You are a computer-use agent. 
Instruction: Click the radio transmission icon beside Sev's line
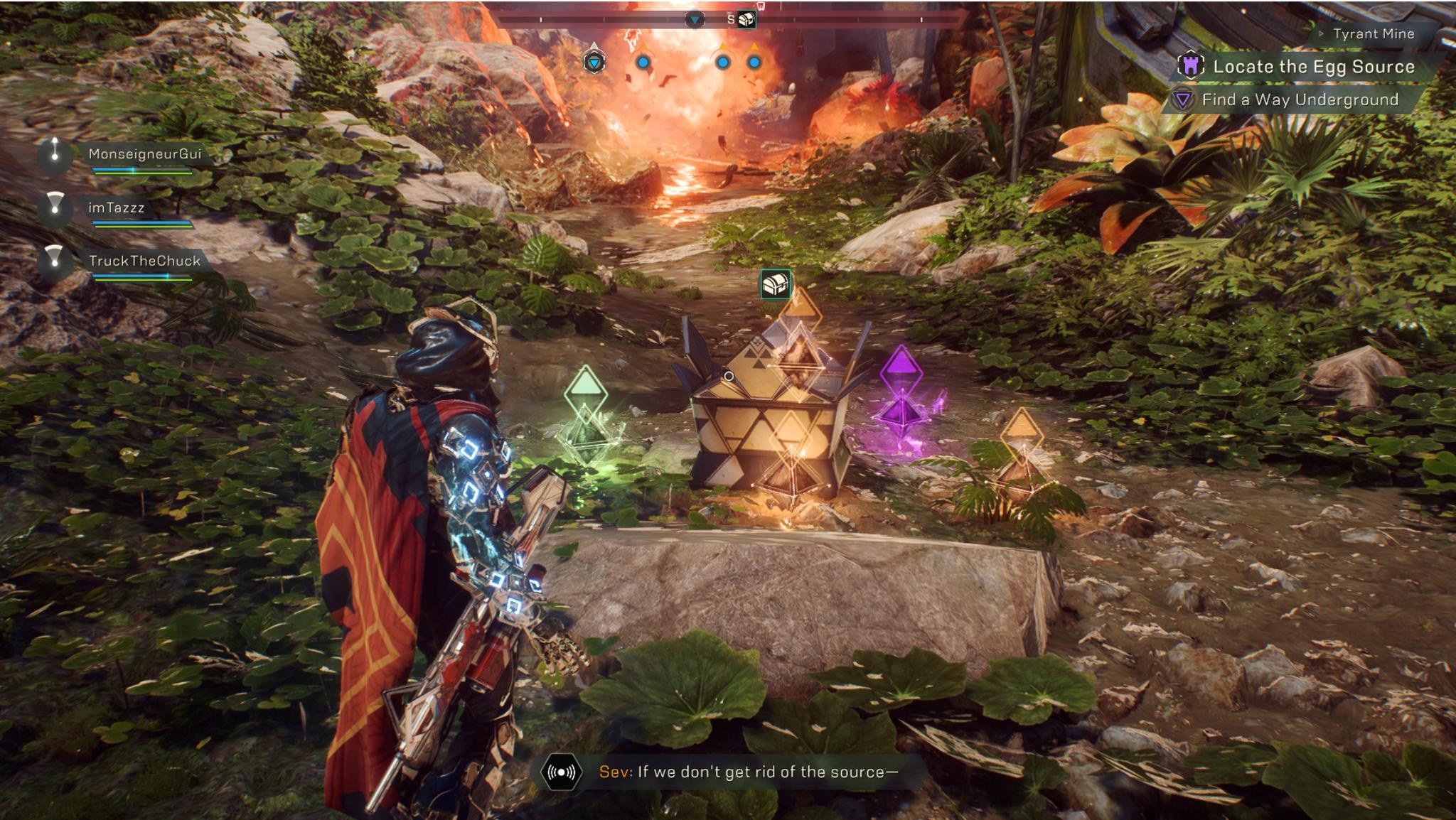coord(562,772)
